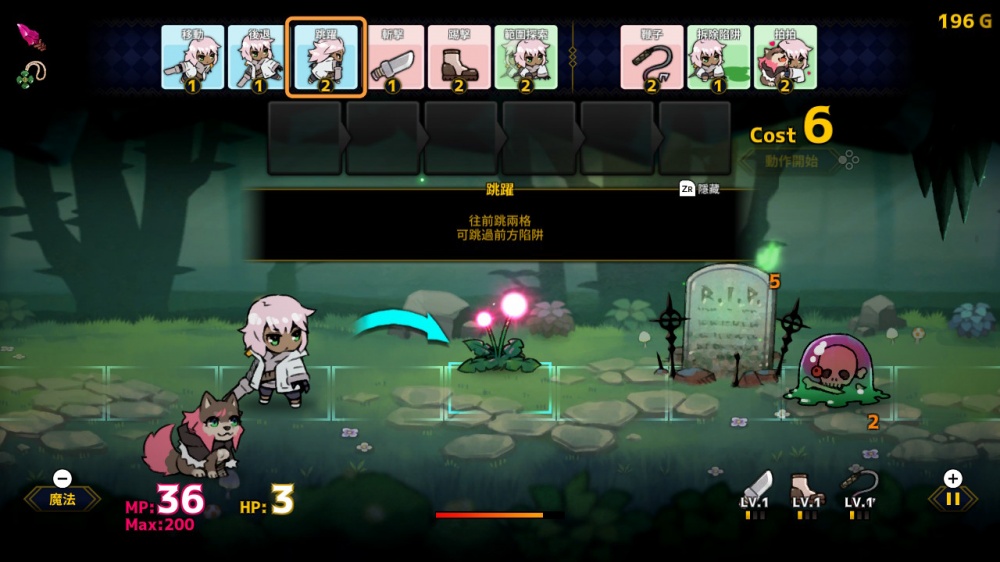Select the 移動 move card
The image size is (1000, 562).
(x=193, y=58)
